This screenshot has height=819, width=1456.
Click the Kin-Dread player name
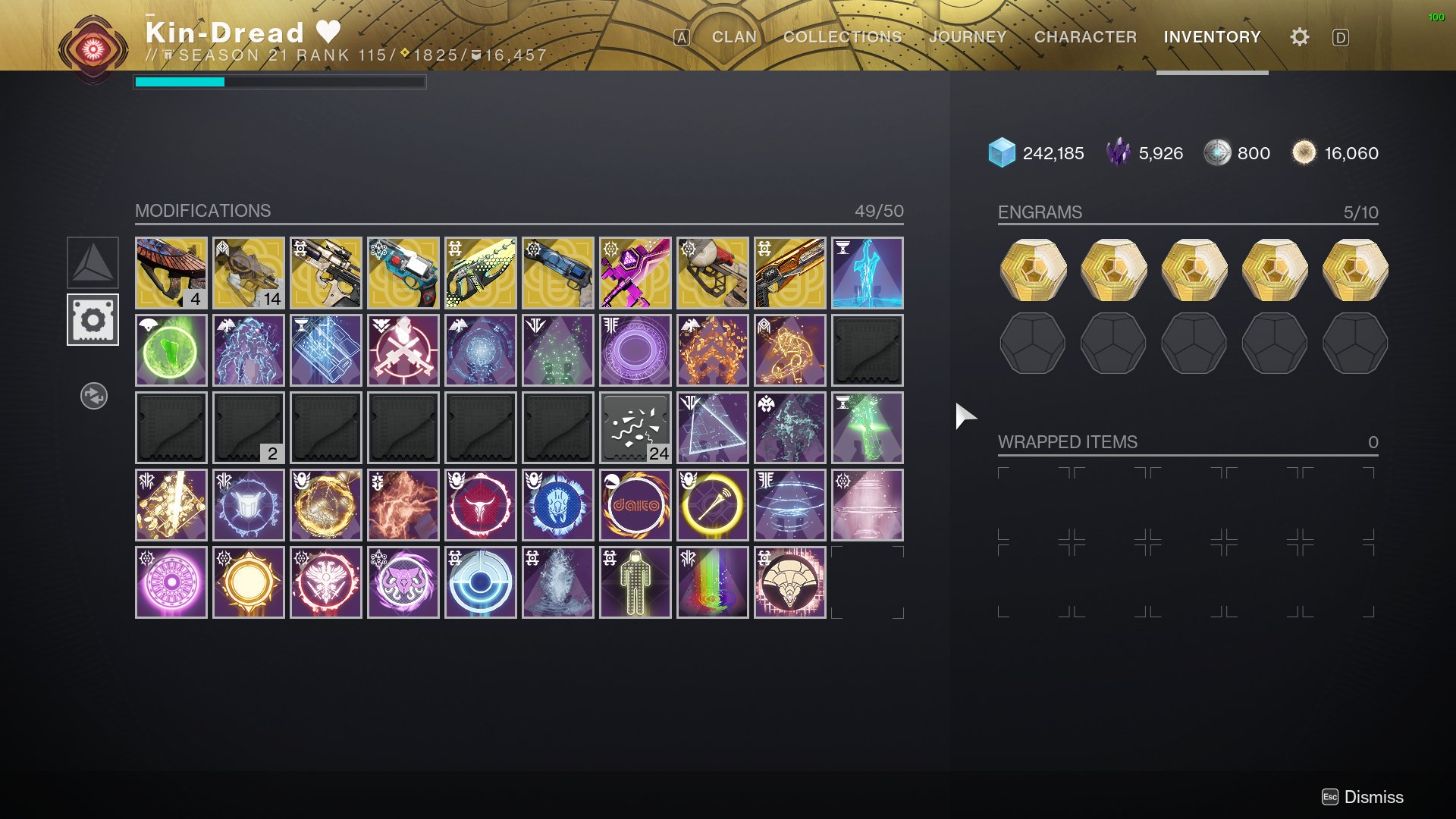tap(224, 32)
